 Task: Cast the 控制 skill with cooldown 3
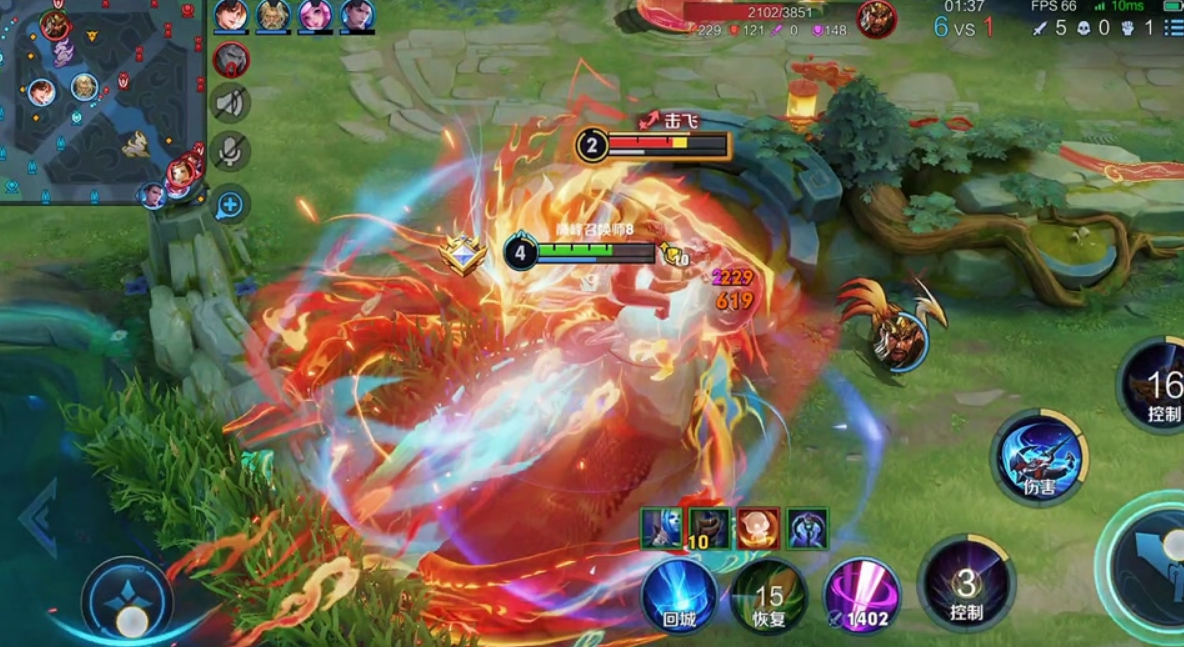pos(966,584)
